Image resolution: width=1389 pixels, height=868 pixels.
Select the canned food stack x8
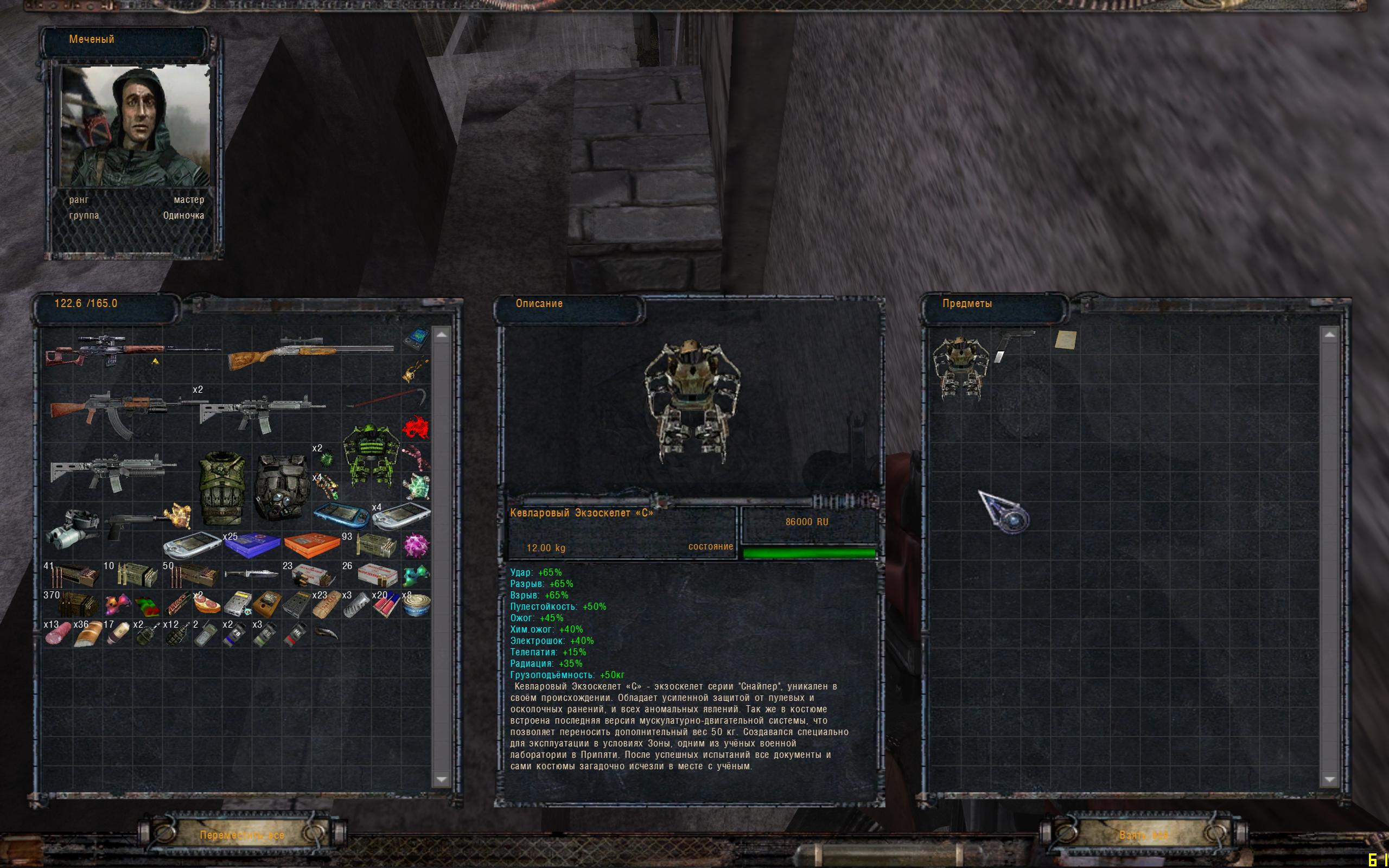tap(416, 604)
